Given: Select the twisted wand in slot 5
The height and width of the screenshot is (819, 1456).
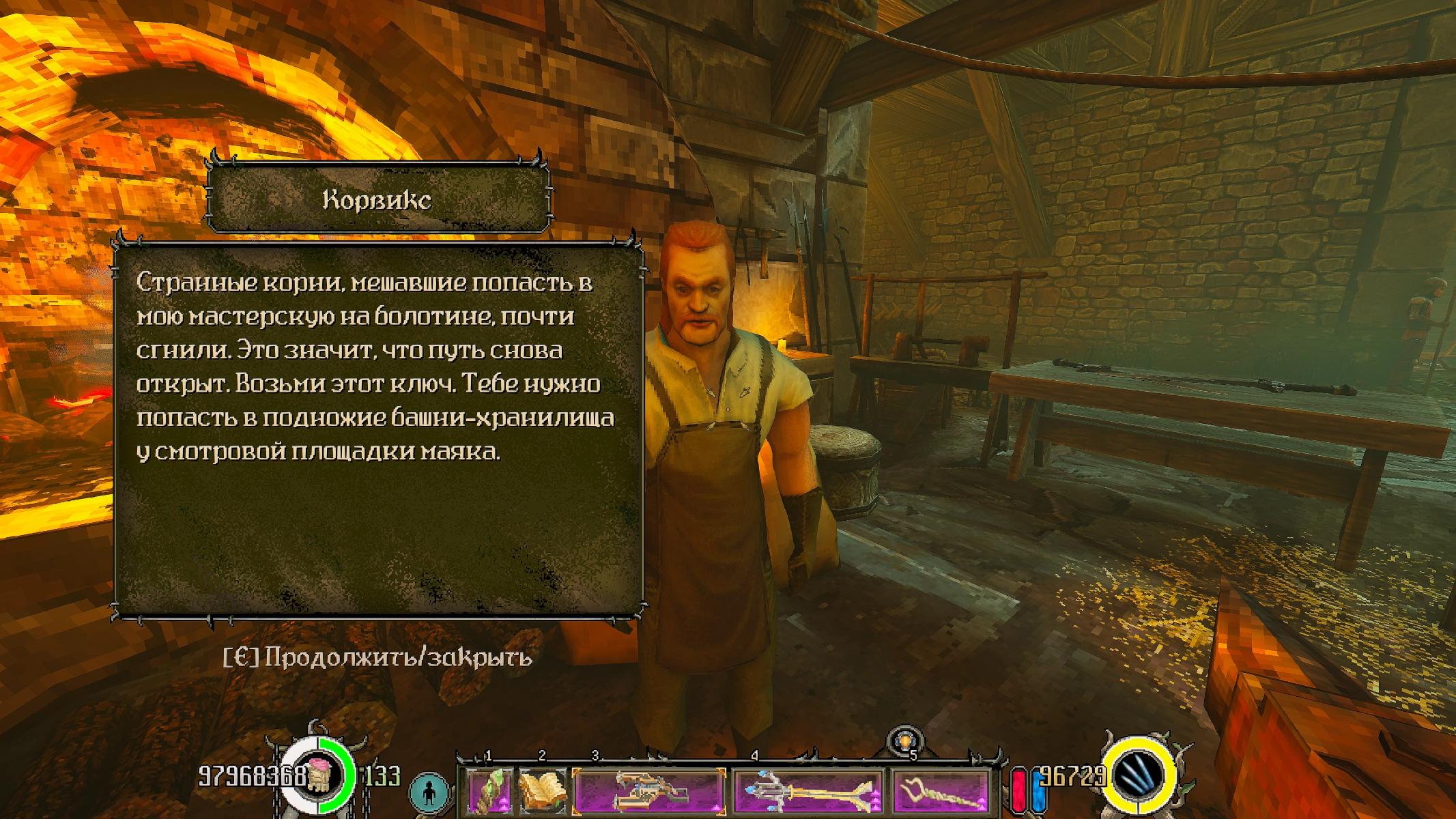Looking at the screenshot, I should (941, 790).
